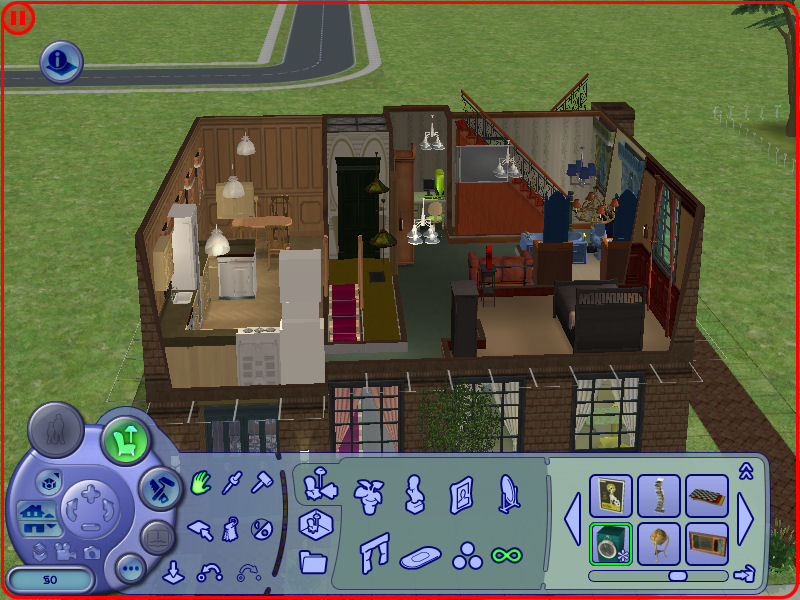Image resolution: width=800 pixels, height=600 pixels.
Task: Show next catalog page with right arrow
Action: point(746,519)
